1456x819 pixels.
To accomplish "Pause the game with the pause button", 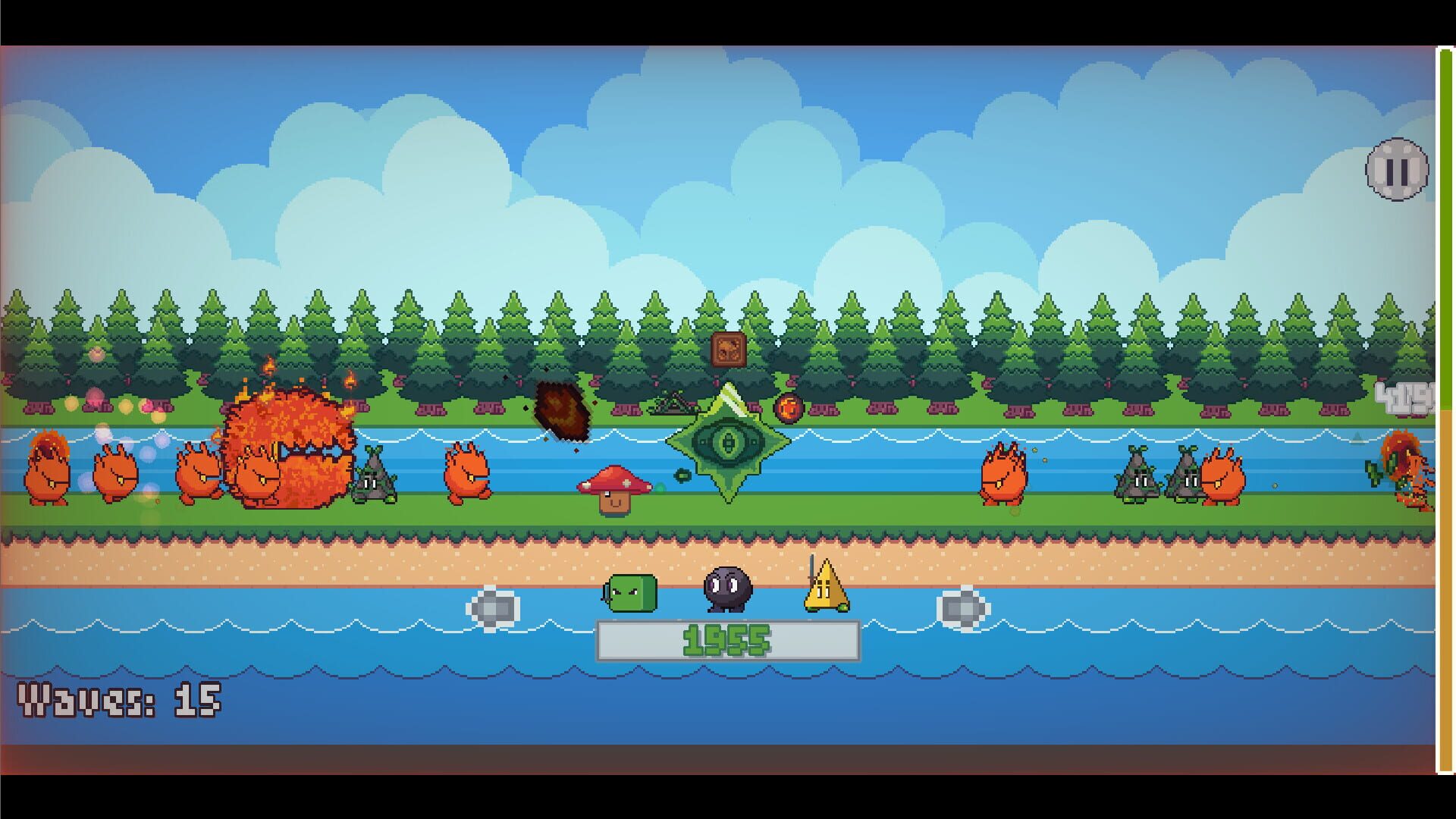I will (1398, 168).
